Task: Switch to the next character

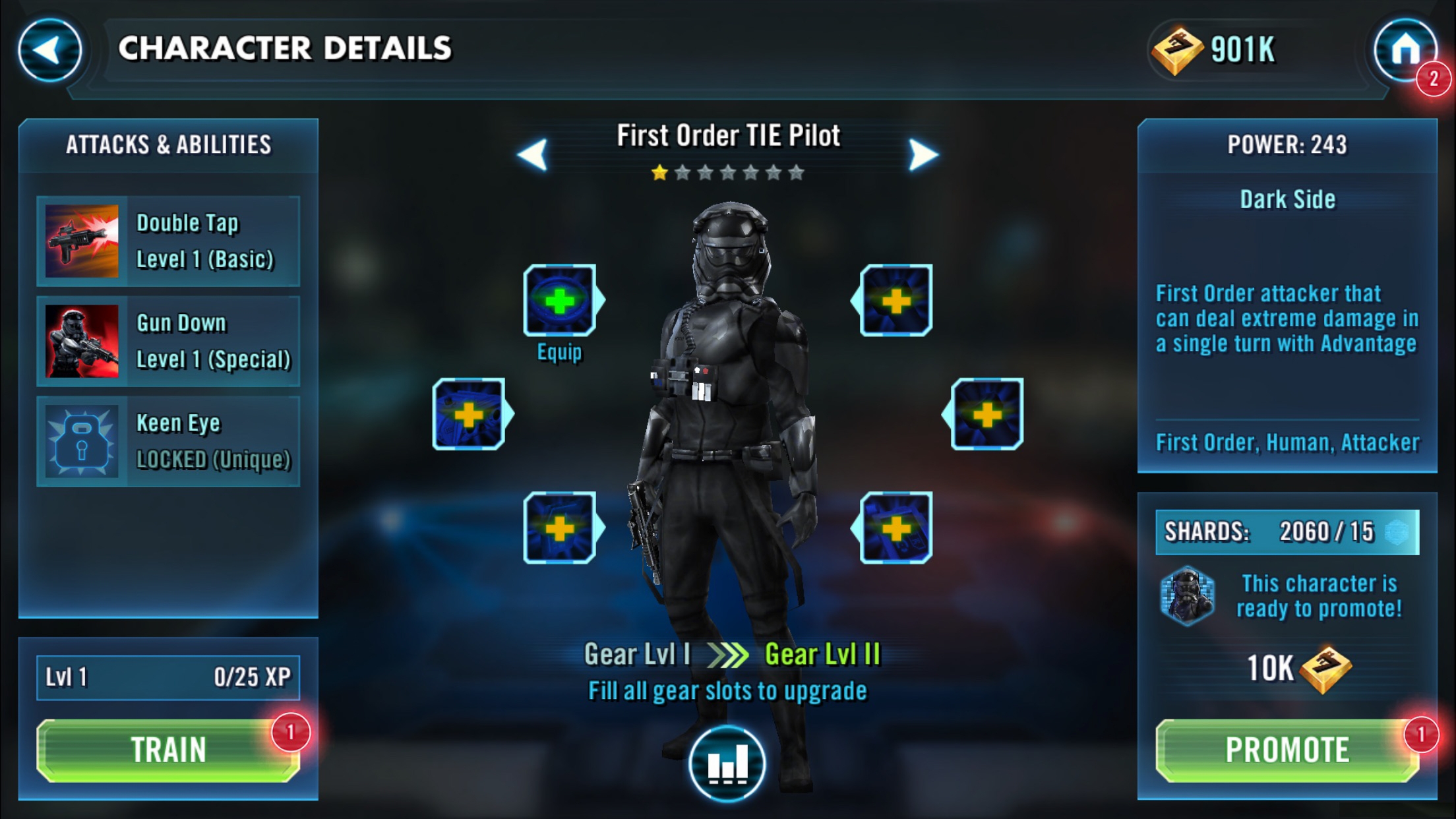Action: coord(923,155)
